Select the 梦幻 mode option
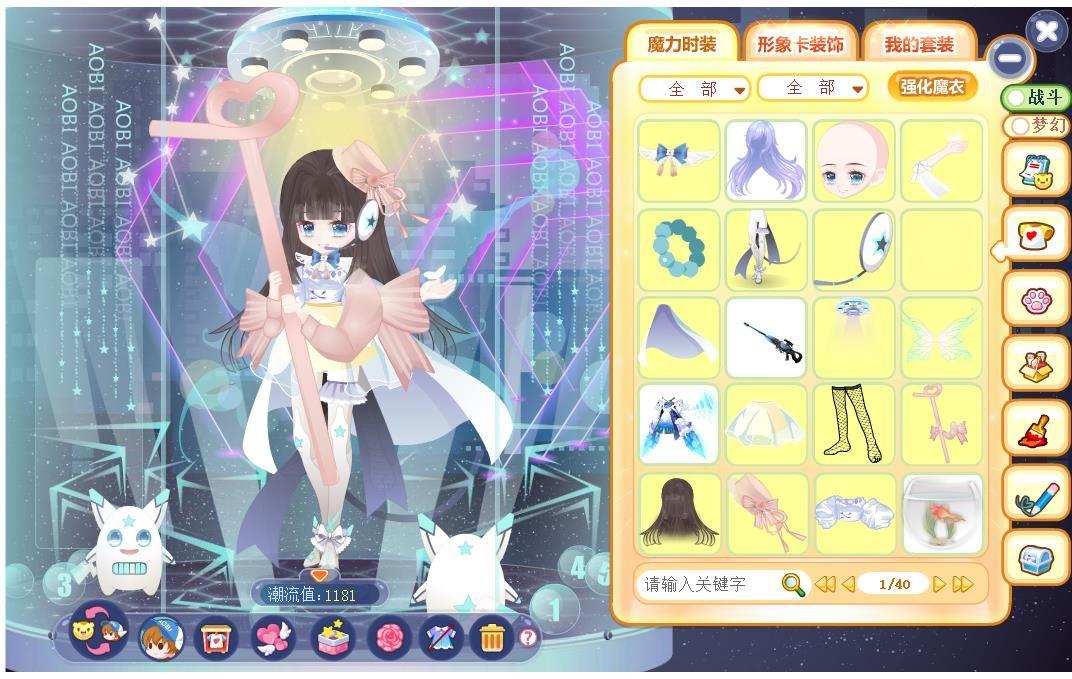The width and height of the screenshot is (1072, 679). (x=1038, y=126)
